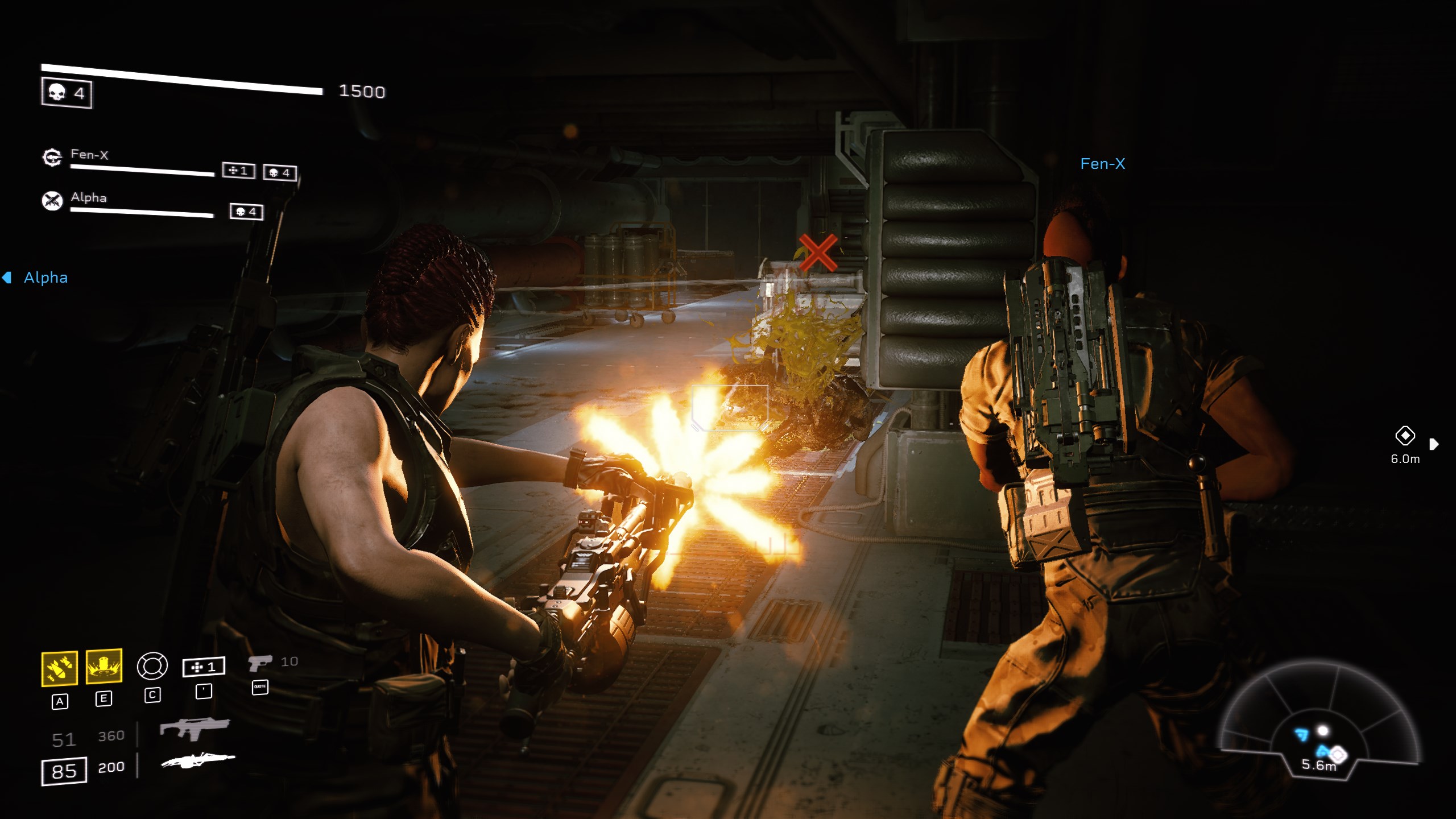Click Alpha's crossed rifles class icon
Screen dimensions: 1456x819
click(52, 200)
